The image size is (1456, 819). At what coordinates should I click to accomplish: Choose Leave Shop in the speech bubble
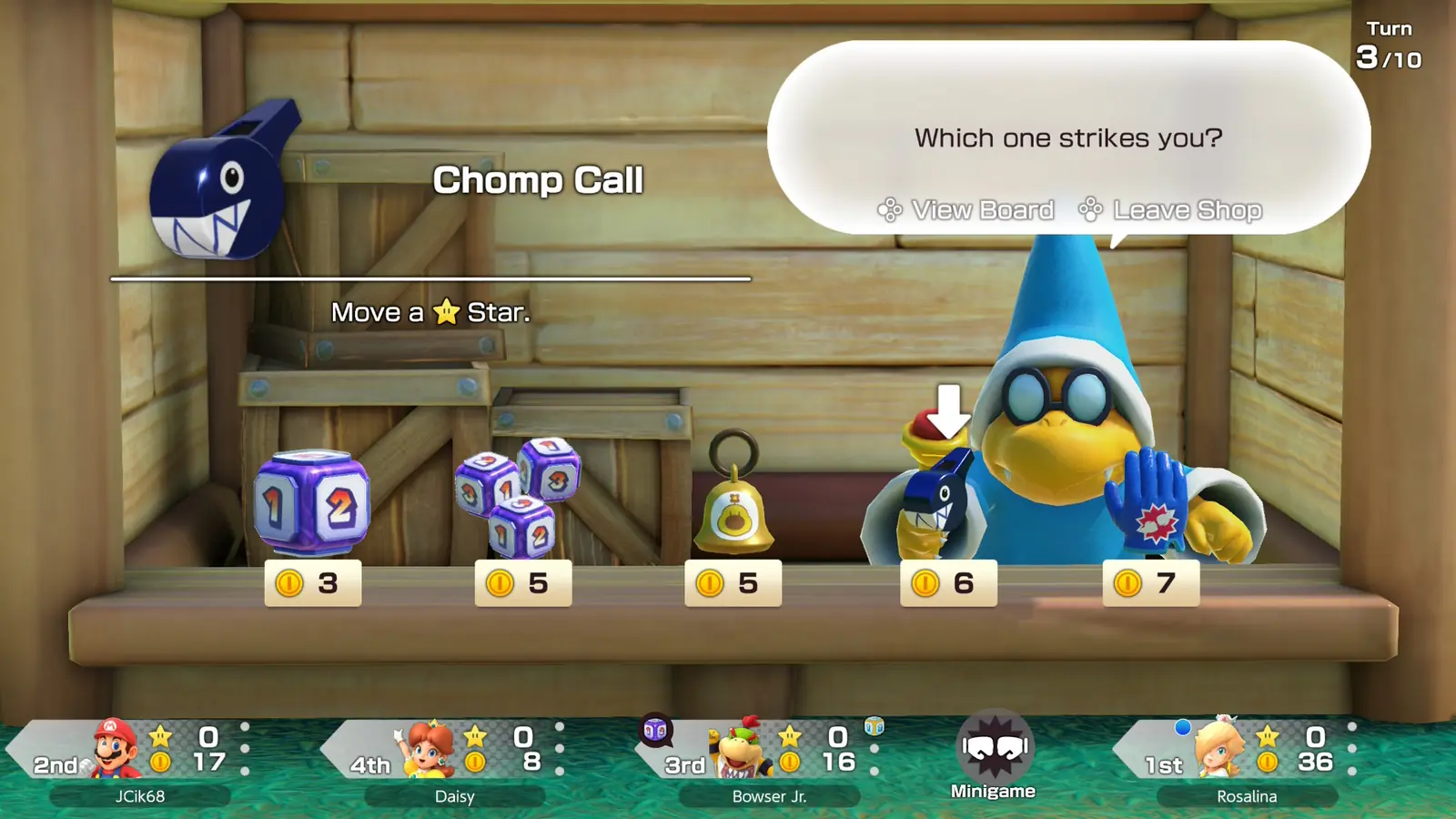click(x=1170, y=210)
